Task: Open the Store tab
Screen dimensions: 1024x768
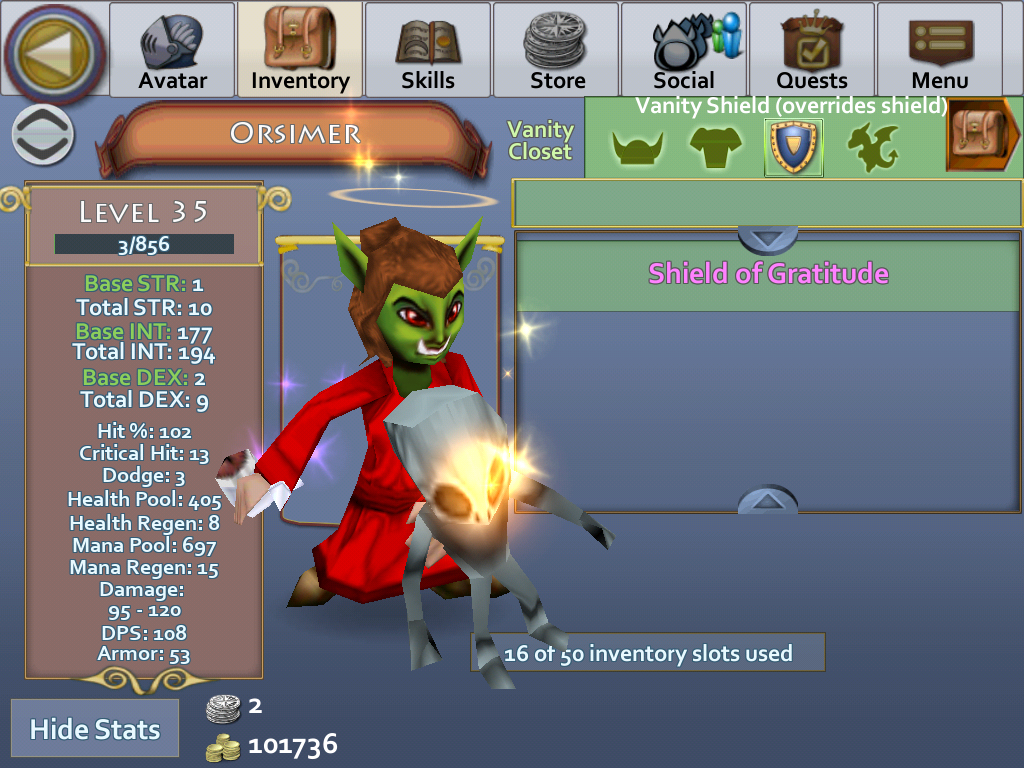Action: 556,50
